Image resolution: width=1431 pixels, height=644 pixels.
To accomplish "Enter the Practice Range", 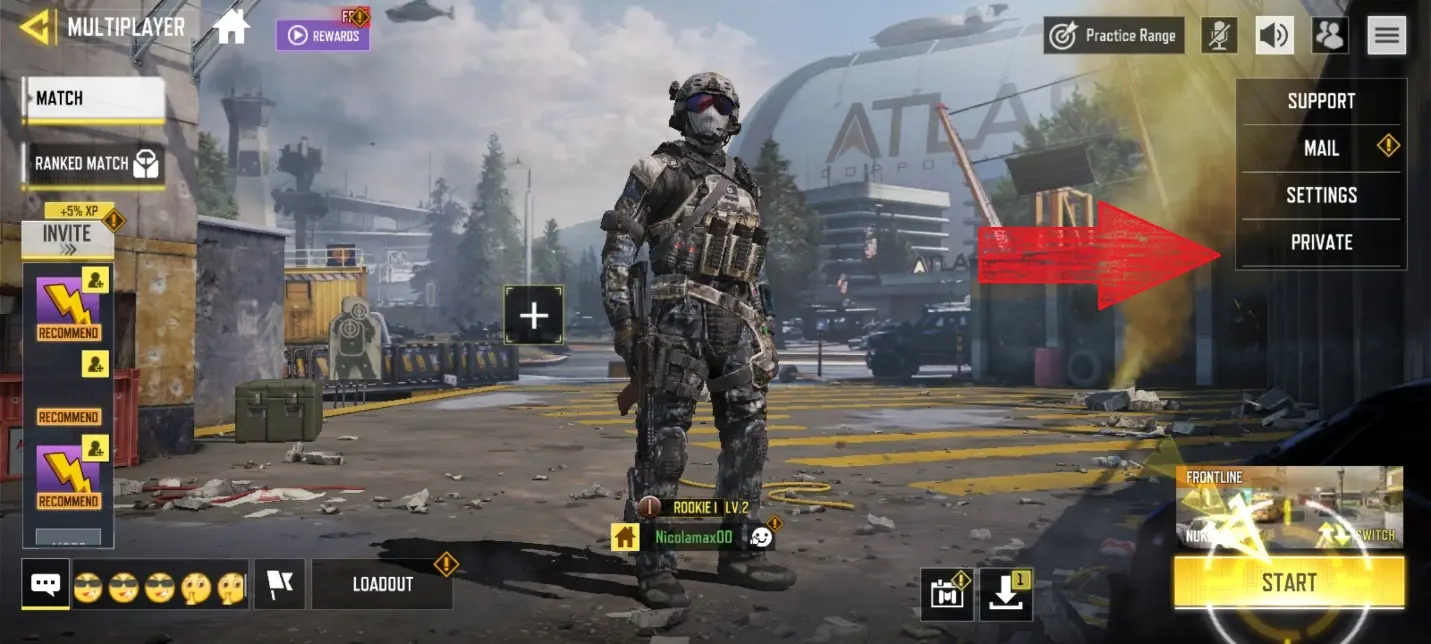I will [1113, 35].
